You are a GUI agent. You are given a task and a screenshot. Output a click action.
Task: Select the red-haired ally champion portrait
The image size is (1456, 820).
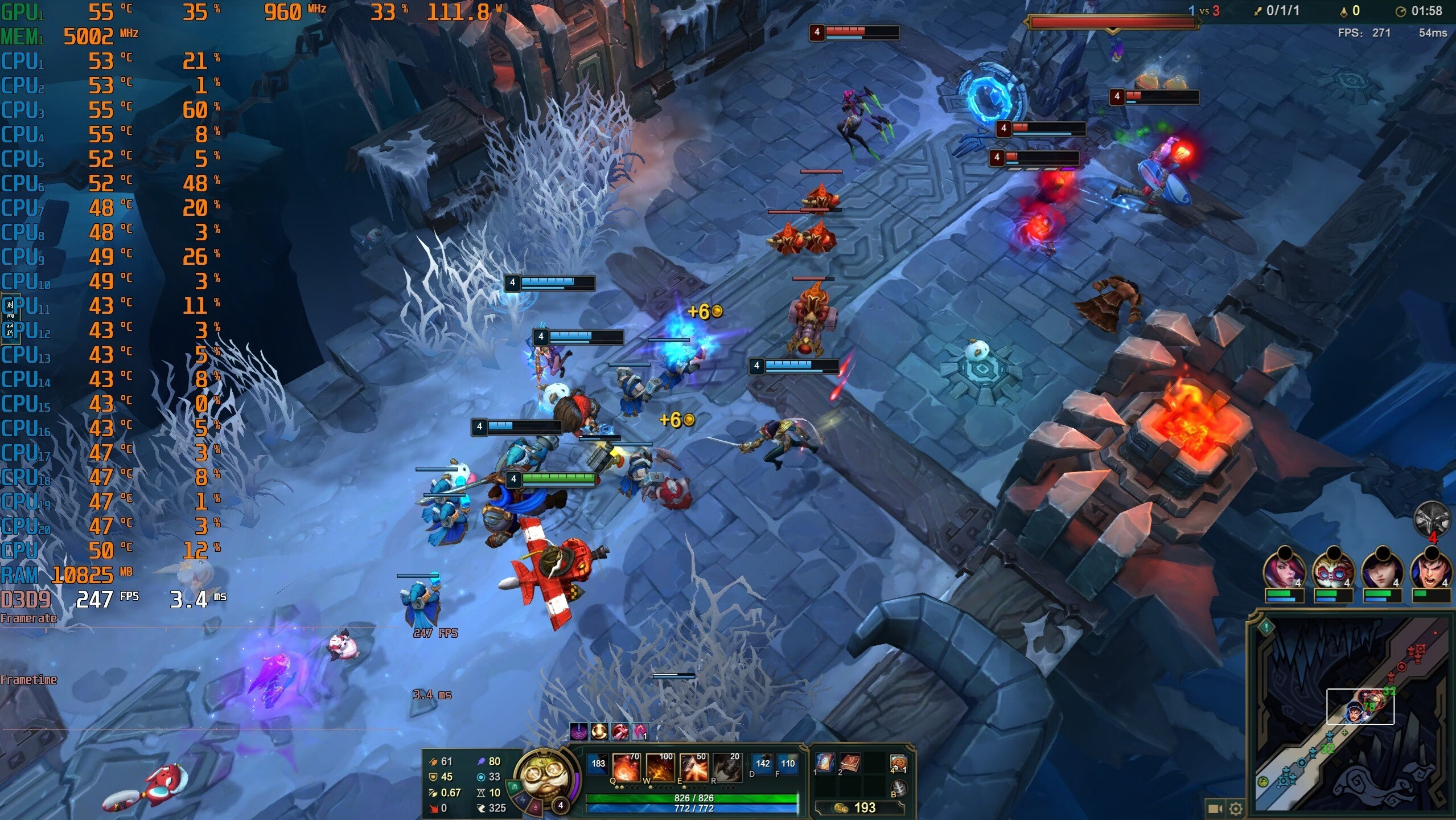(x=1284, y=569)
